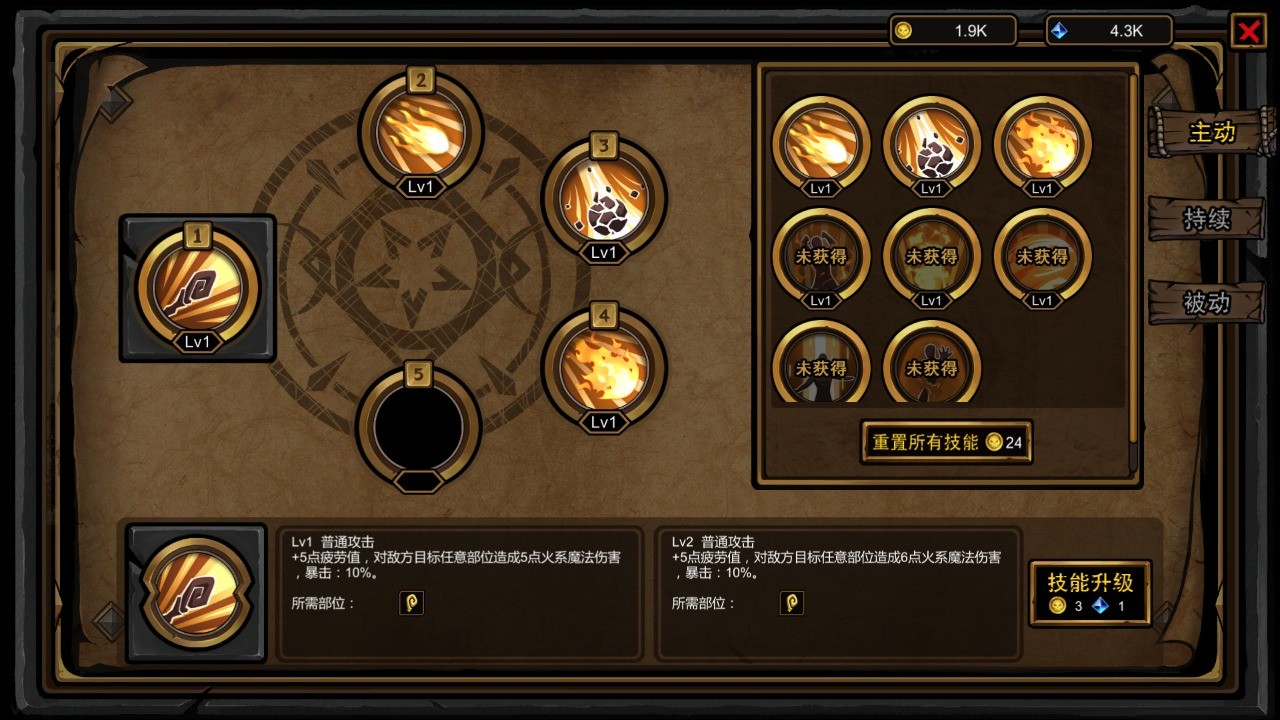This screenshot has height=720, width=1280.
Task: Select the middle locked skill in second row
Action: pos(932,258)
